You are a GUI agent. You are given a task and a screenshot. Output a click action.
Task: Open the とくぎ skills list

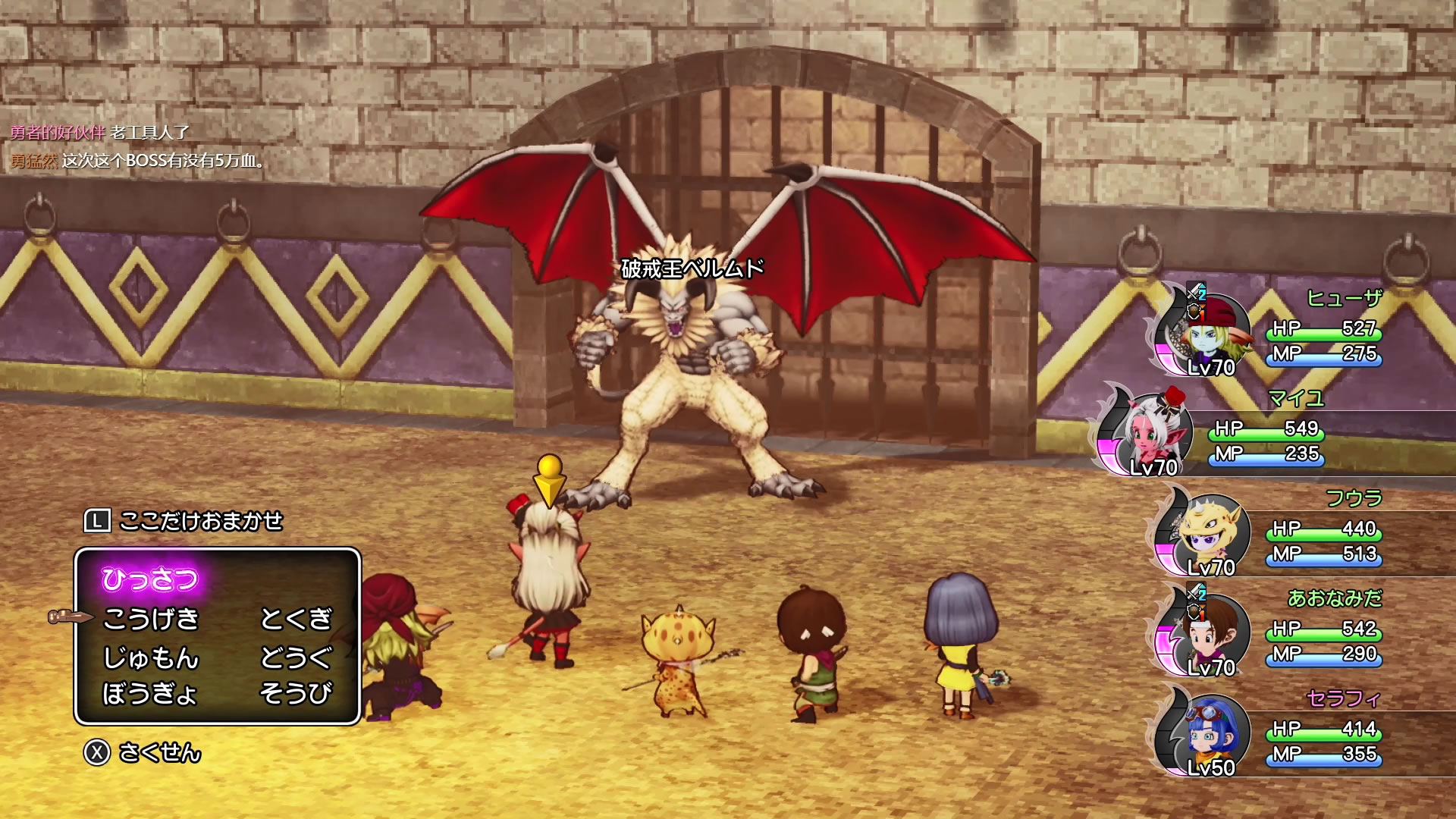[297, 619]
